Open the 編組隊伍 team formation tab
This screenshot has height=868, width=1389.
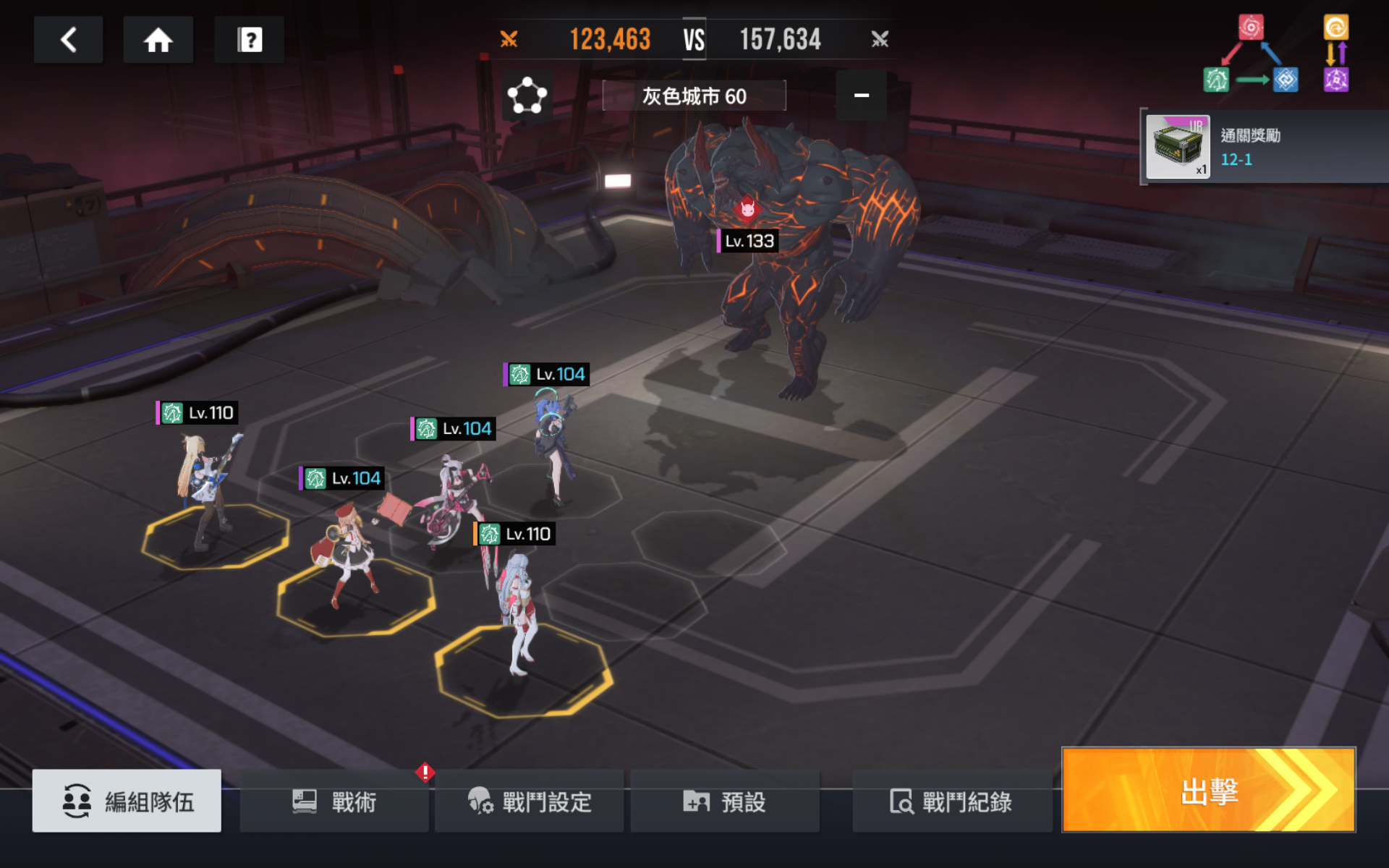tap(127, 801)
